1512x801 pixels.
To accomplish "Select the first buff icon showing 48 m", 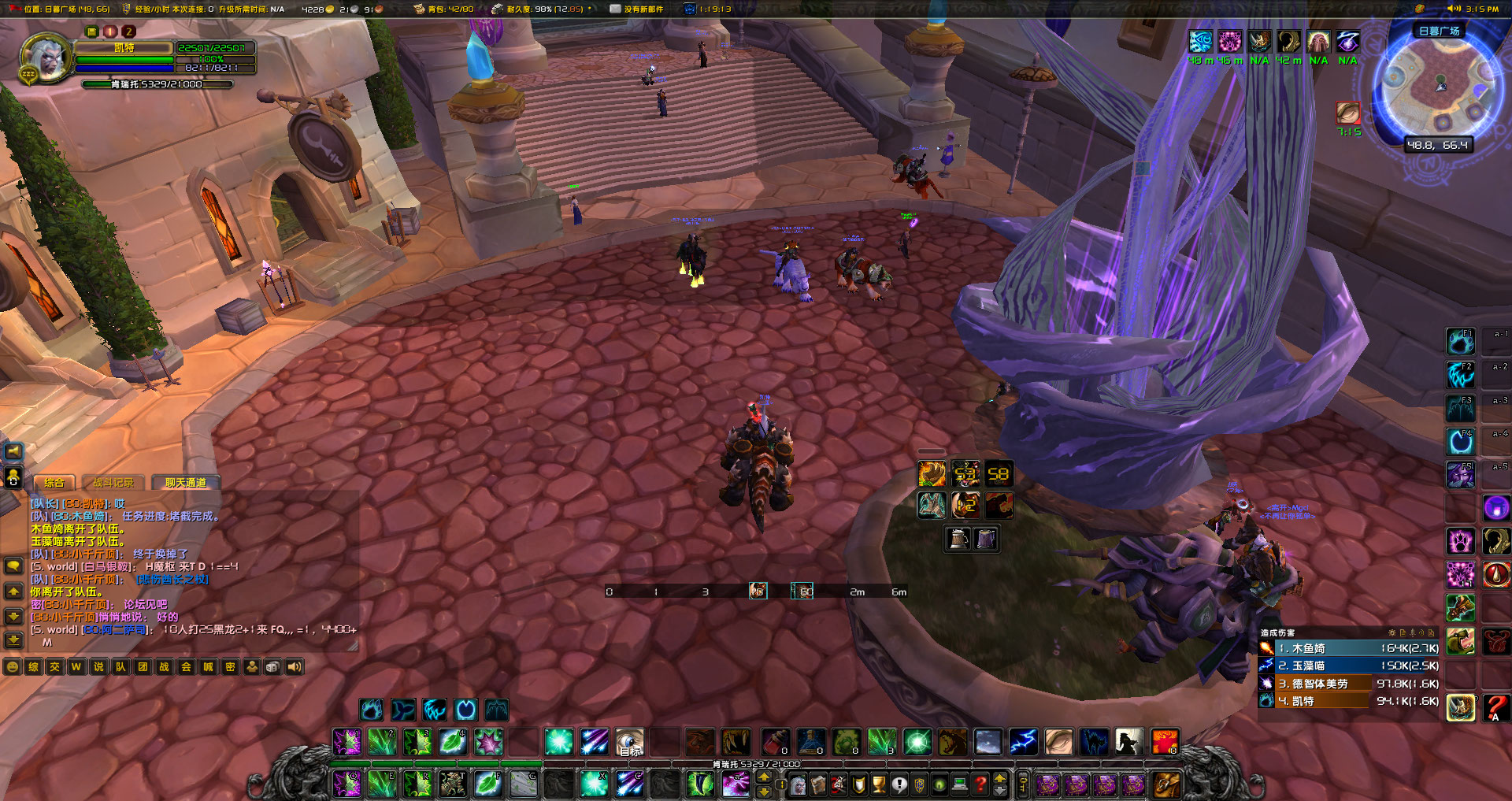I will tap(1201, 39).
